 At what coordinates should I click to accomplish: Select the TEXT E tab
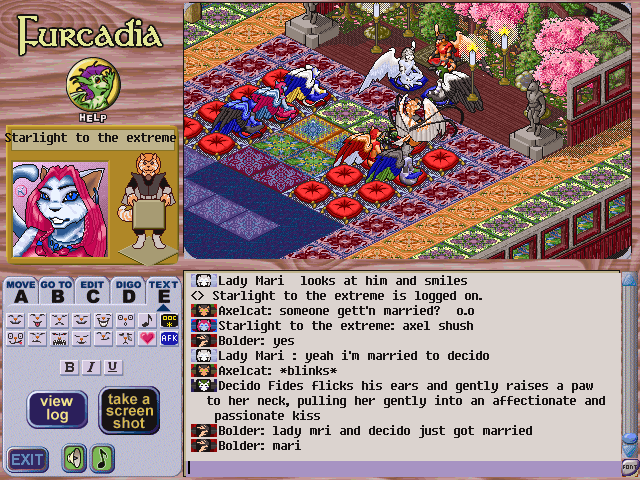coord(163,291)
